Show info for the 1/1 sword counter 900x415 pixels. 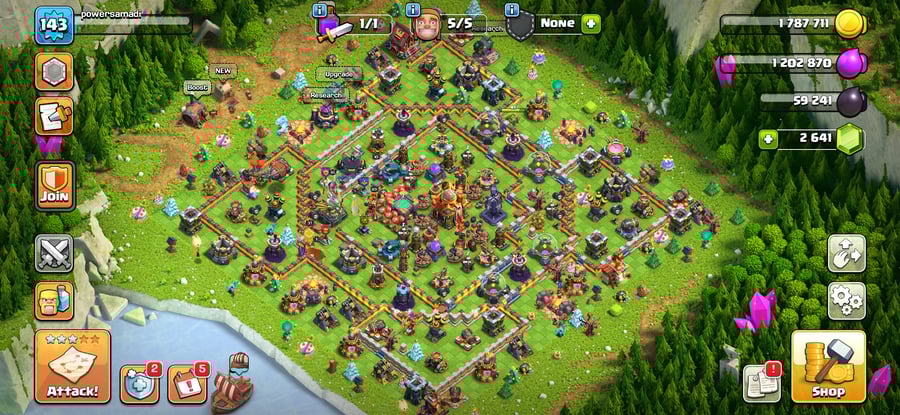[320, 10]
